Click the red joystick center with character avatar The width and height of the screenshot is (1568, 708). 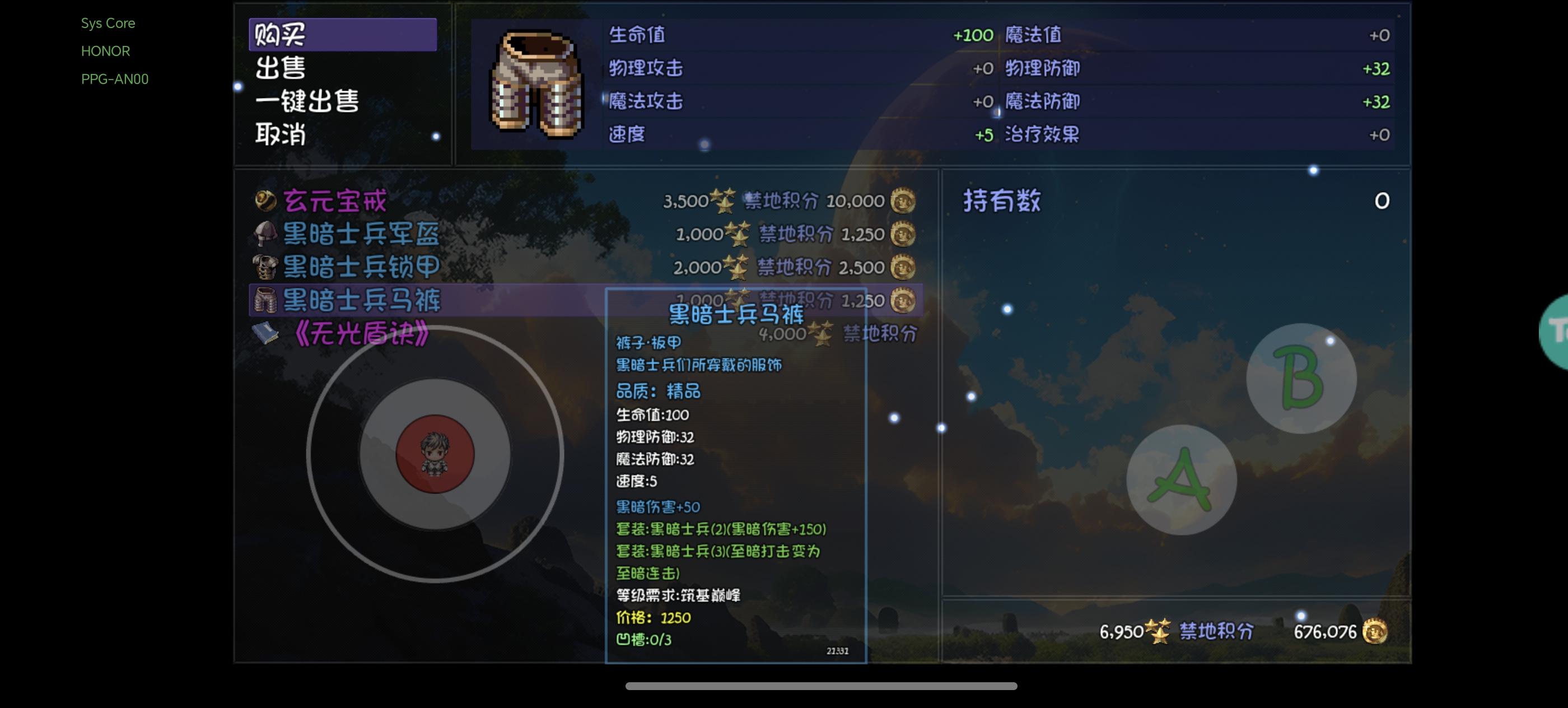(436, 454)
